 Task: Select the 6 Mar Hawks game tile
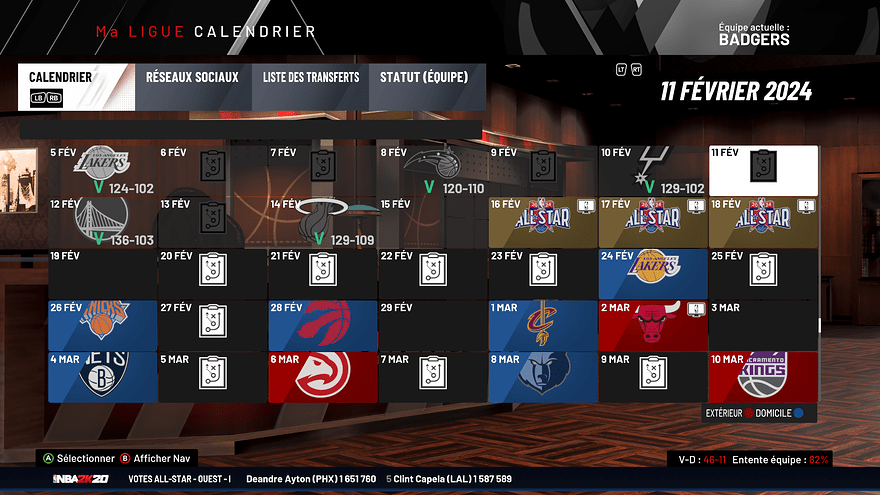click(323, 375)
